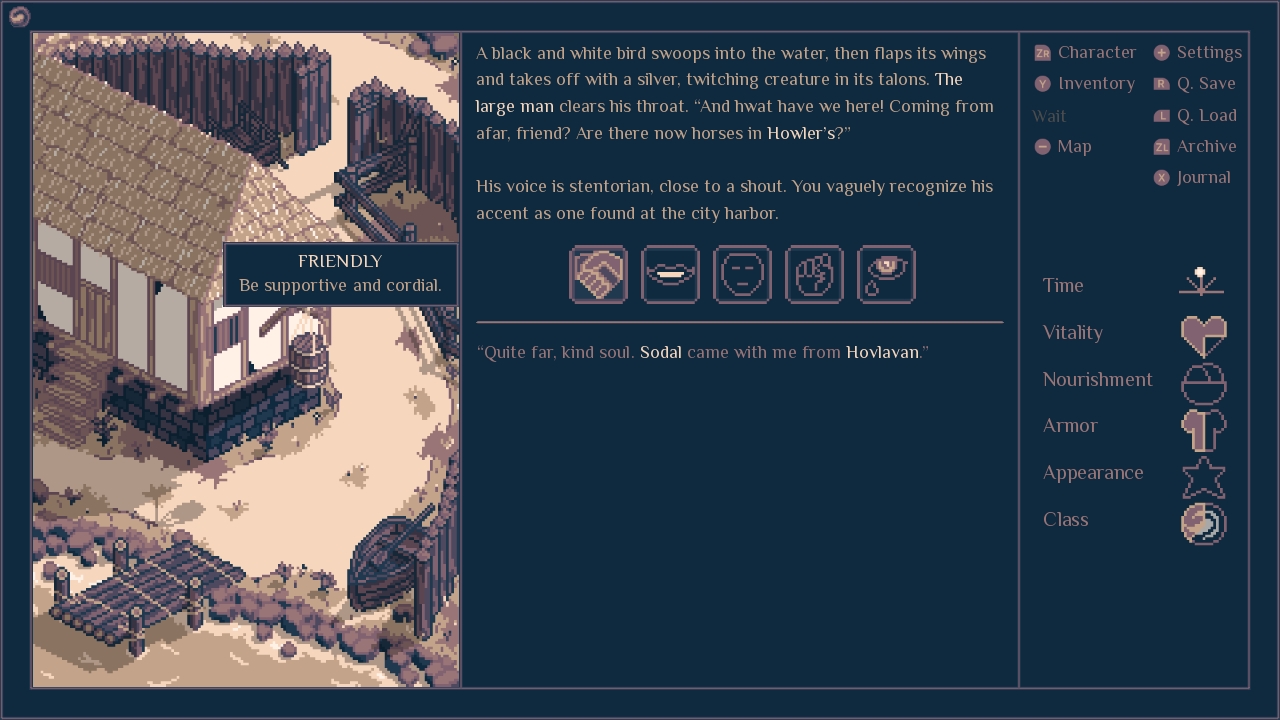Open the Archive dialogue log

click(1194, 146)
